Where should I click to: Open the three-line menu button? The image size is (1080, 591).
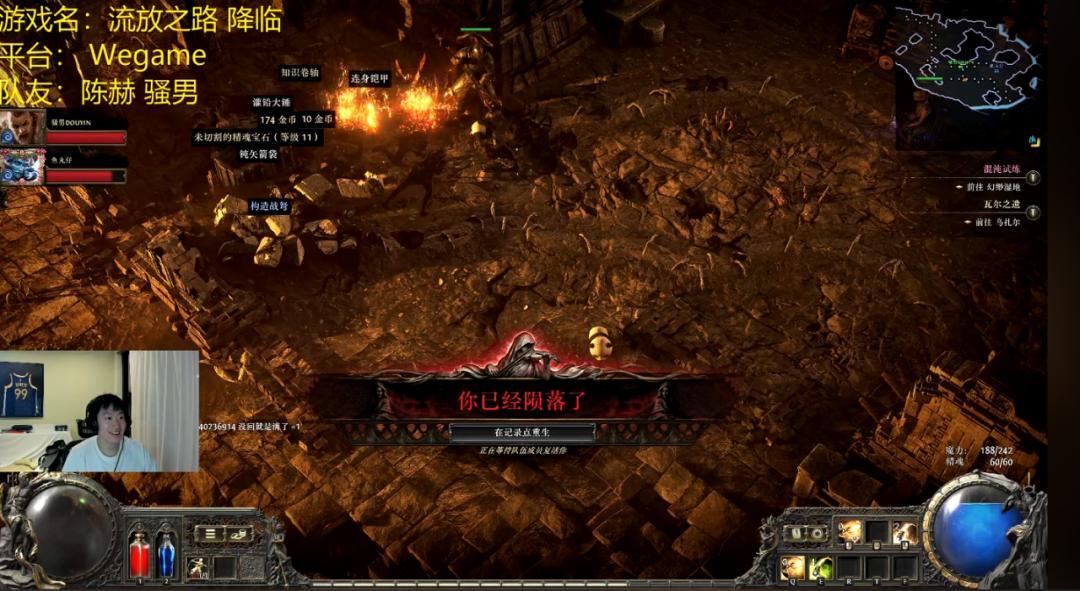pos(208,534)
